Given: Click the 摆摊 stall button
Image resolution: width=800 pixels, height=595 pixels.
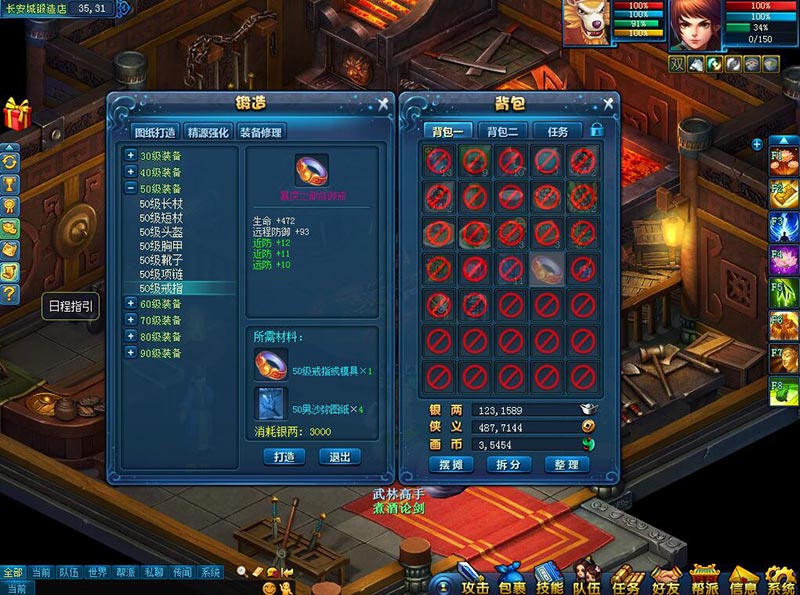Looking at the screenshot, I should (x=449, y=465).
